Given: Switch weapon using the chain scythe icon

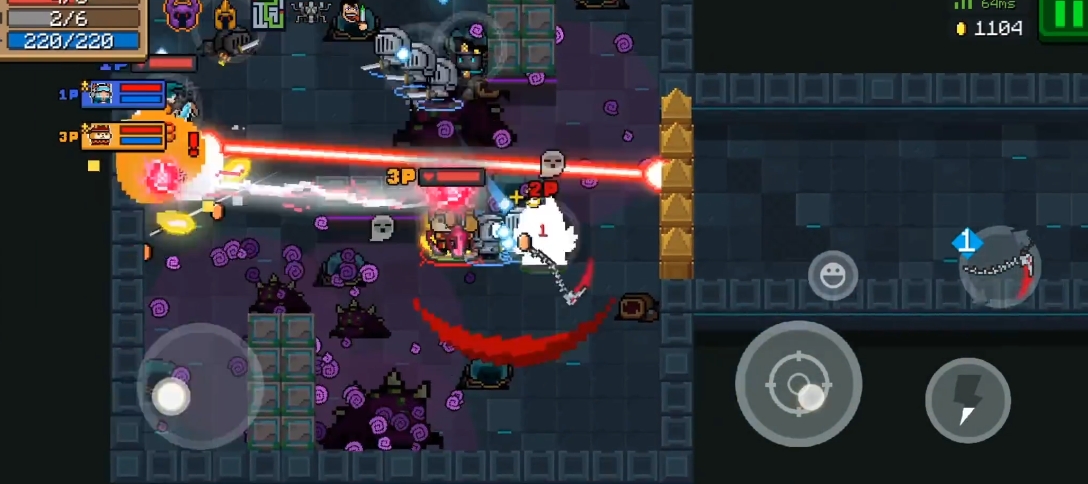Looking at the screenshot, I should pos(999,267).
